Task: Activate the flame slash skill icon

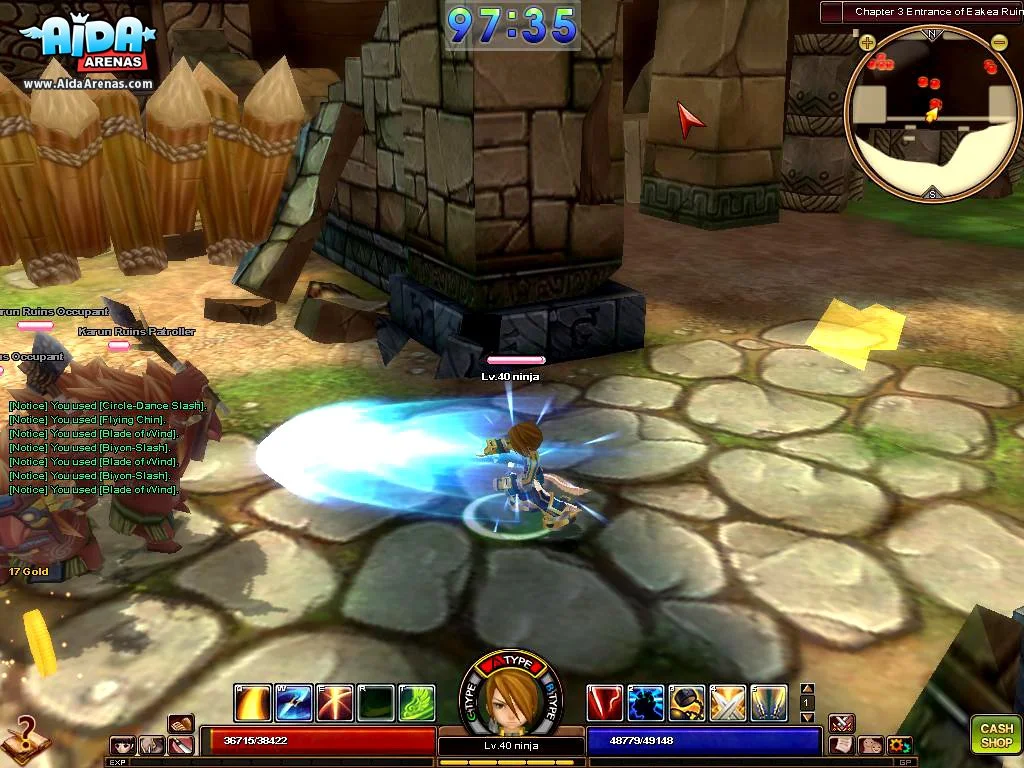Action: [253, 703]
